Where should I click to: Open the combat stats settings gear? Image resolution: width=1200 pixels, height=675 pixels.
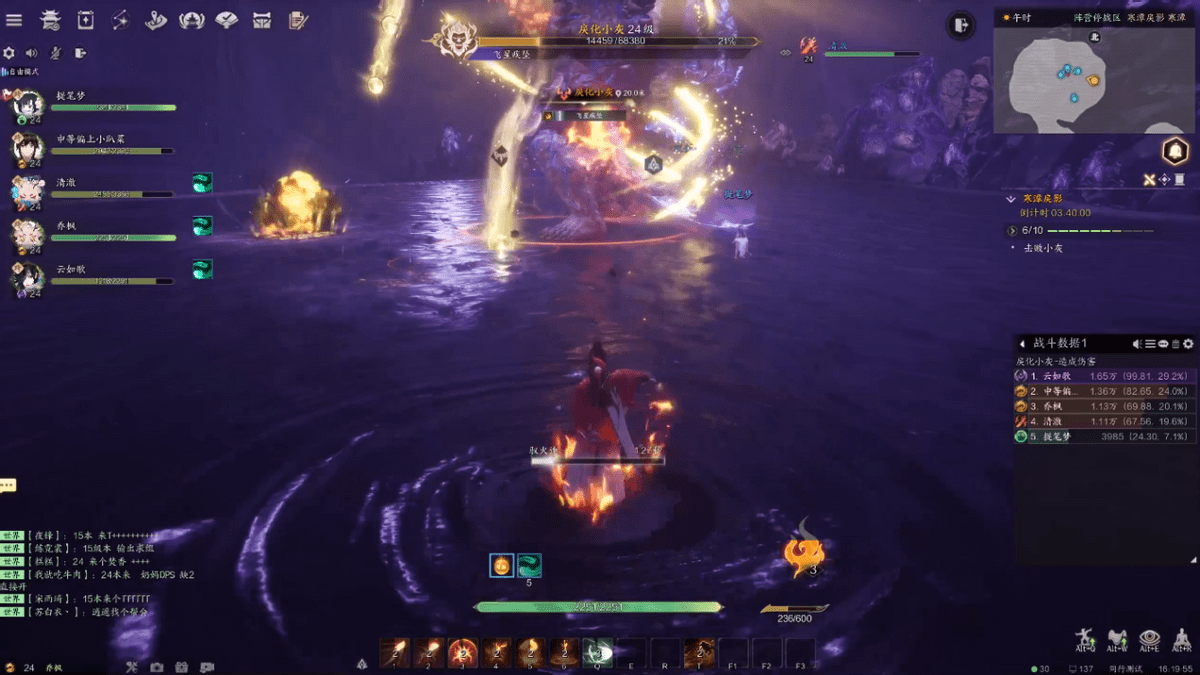point(1188,344)
